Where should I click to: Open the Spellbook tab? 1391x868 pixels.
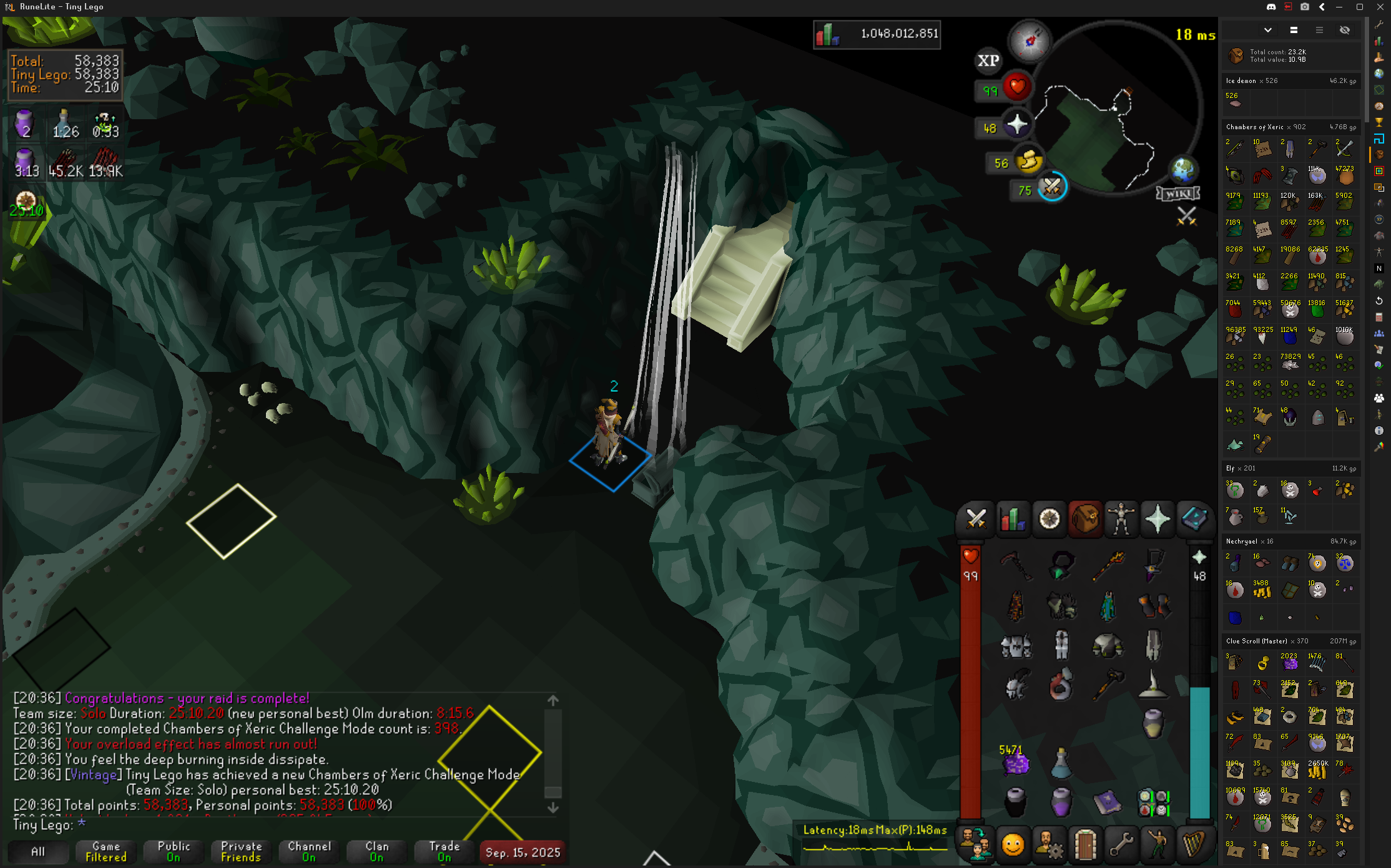pos(1194,519)
